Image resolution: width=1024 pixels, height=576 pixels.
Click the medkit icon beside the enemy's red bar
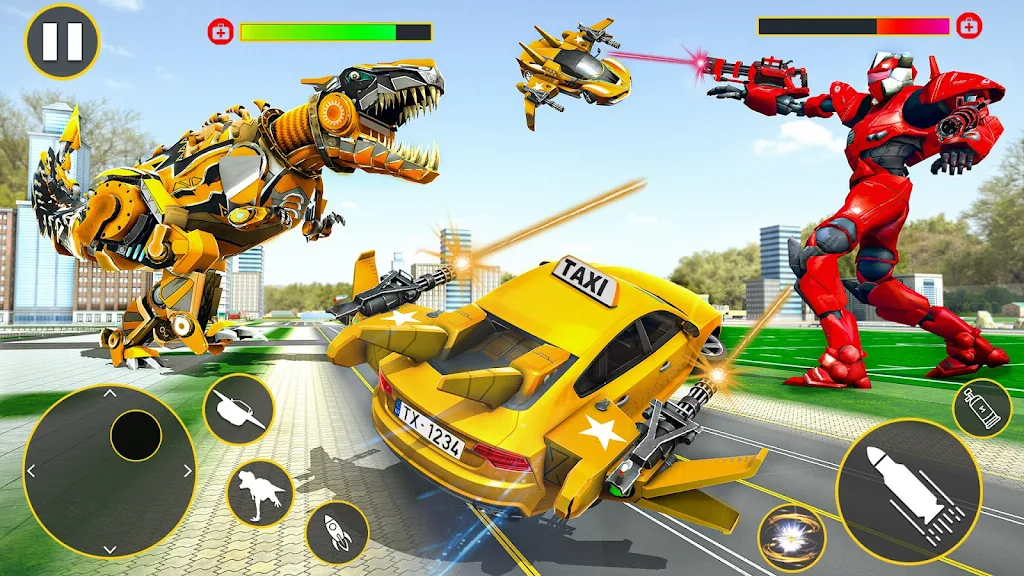[968, 26]
